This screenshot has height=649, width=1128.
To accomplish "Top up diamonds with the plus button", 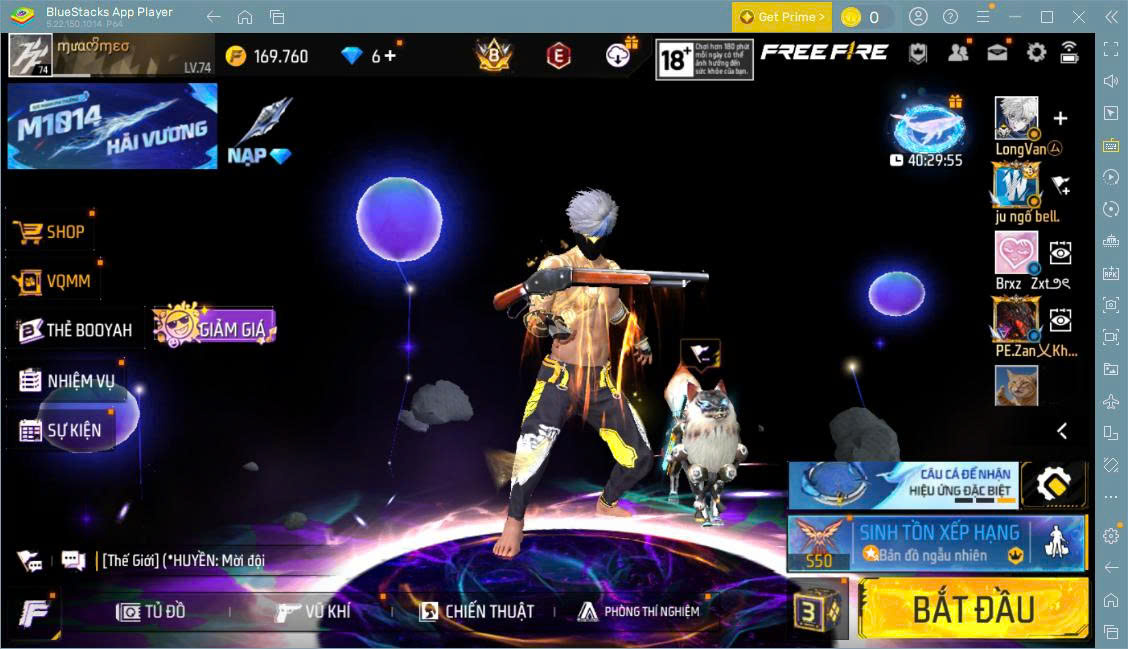I will click(390, 56).
